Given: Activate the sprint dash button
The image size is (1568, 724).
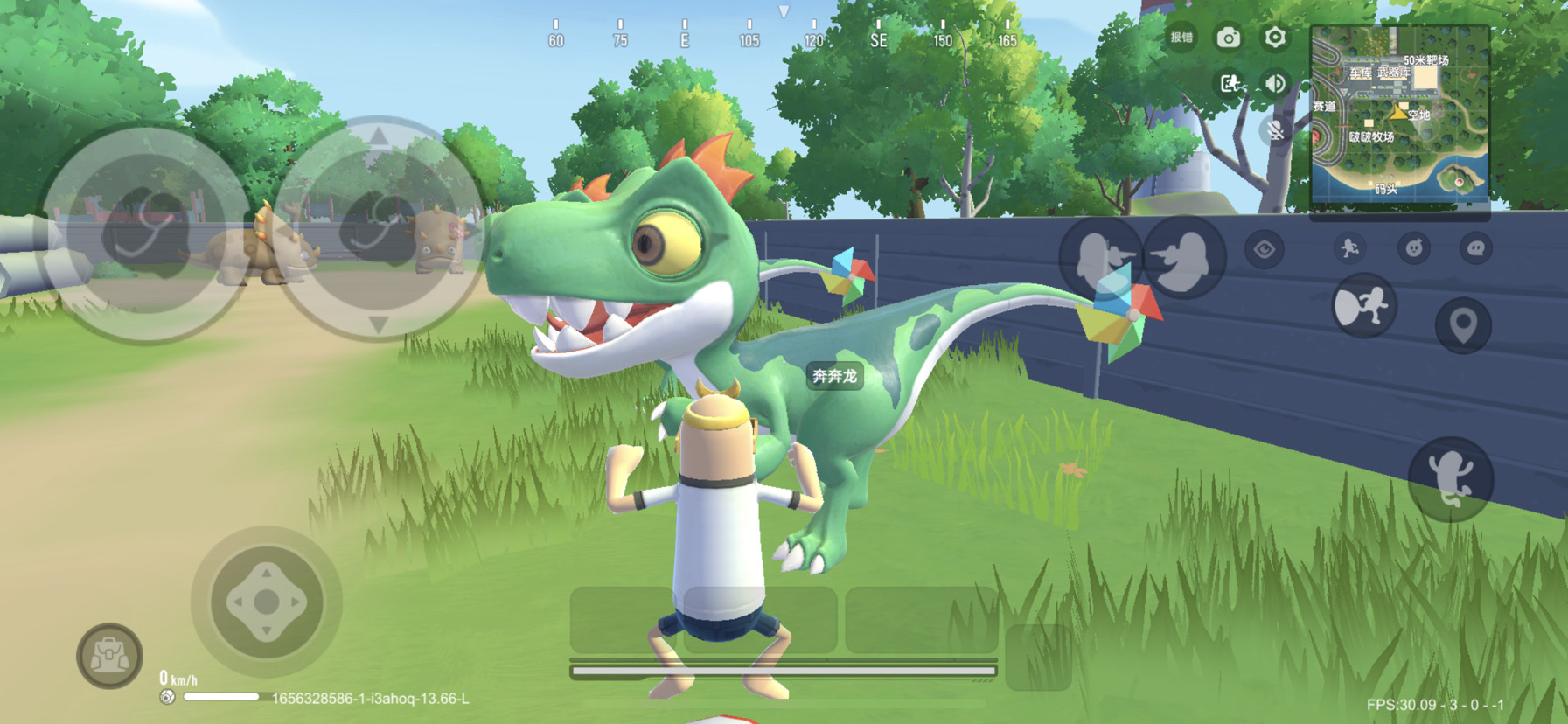Looking at the screenshot, I should [x=1363, y=306].
